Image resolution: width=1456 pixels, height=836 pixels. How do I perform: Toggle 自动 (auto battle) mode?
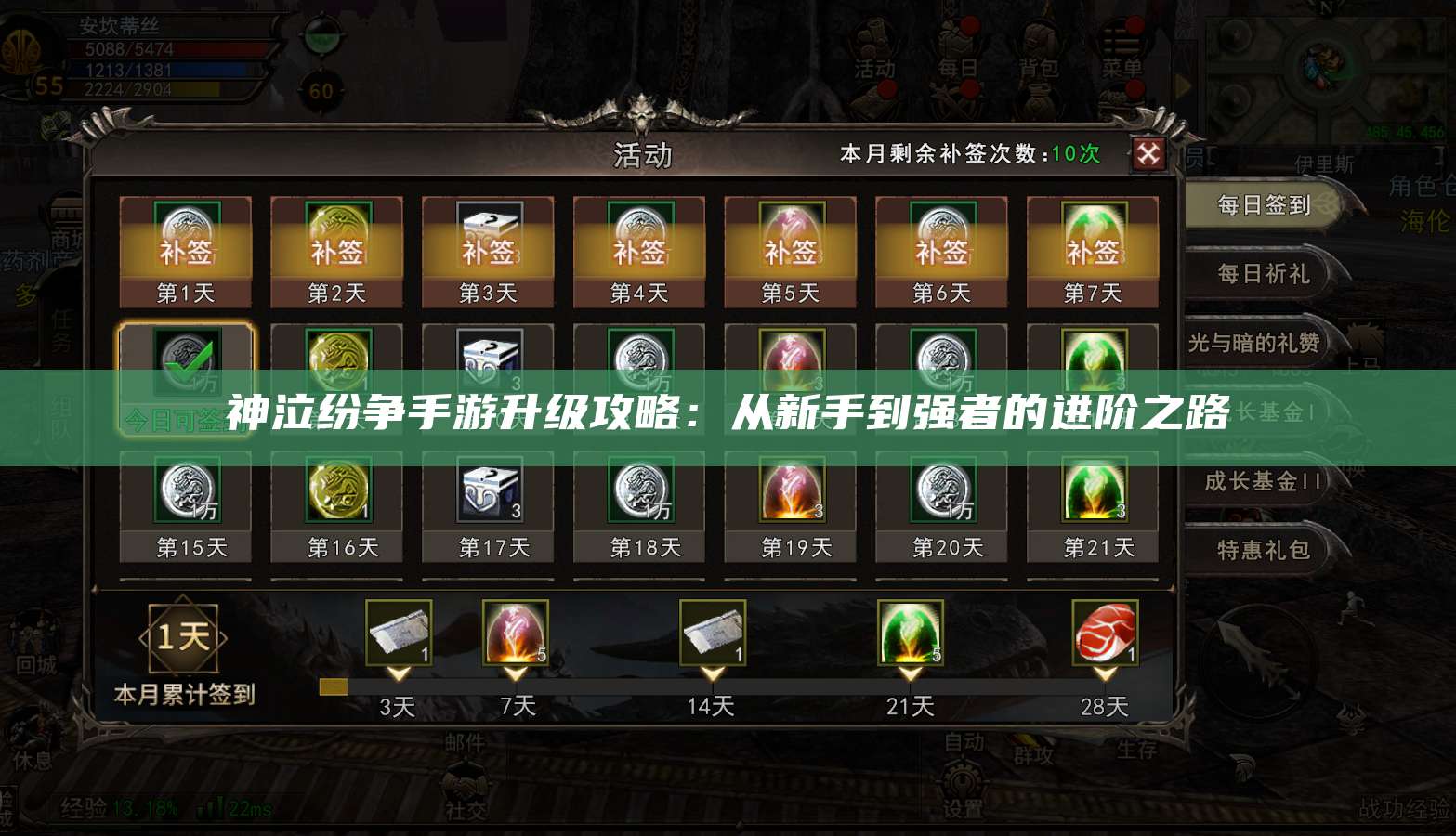pyautogui.click(x=964, y=741)
